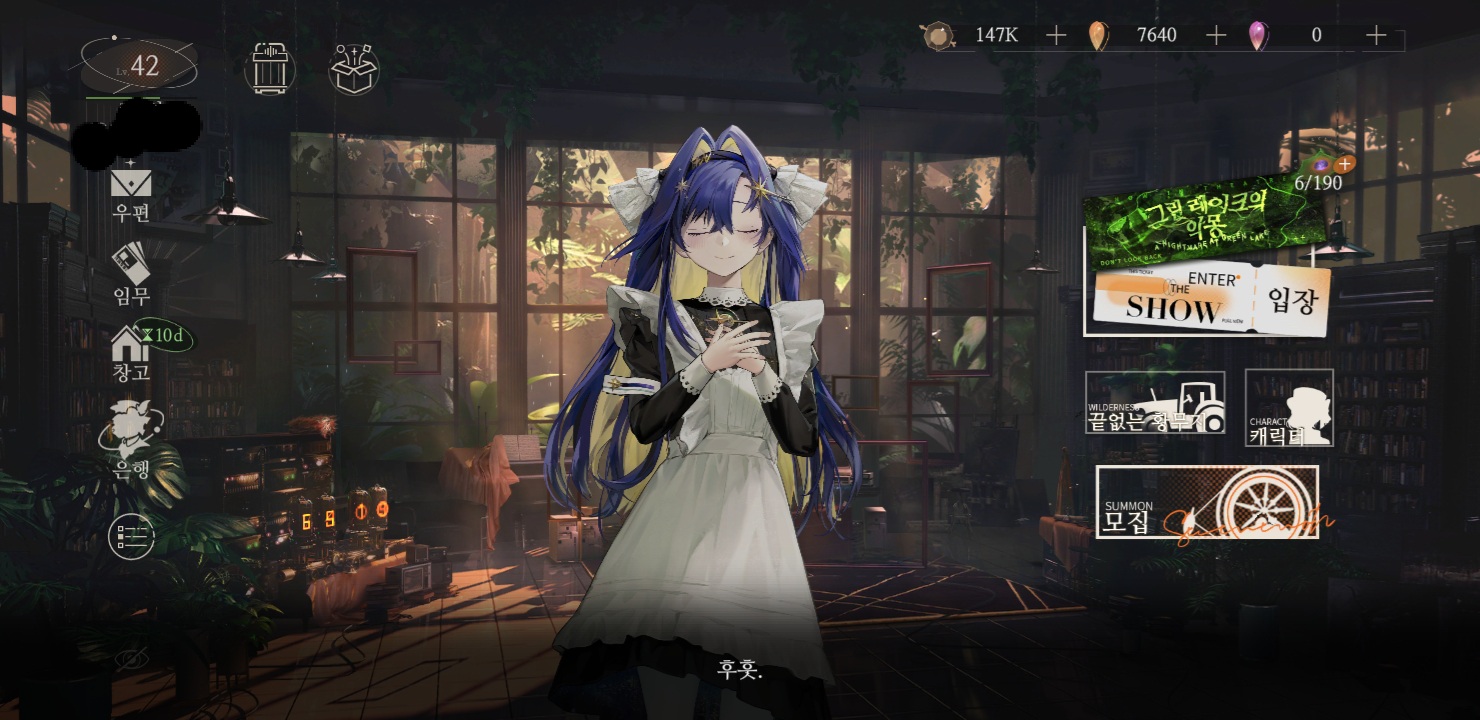
Task: Open the Wilderness tractor tile
Action: 1155,402
